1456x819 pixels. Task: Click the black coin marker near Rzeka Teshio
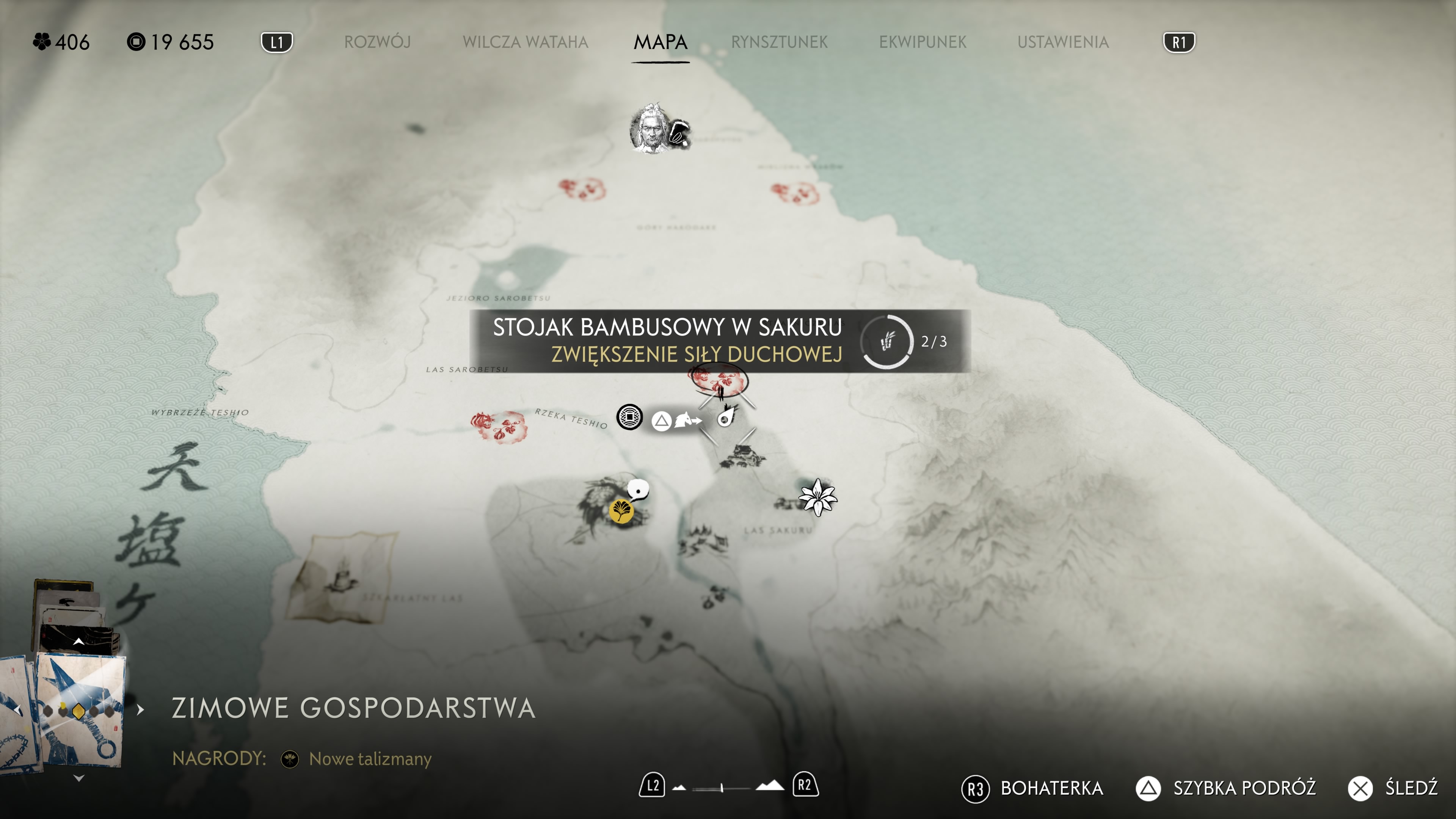tap(629, 418)
